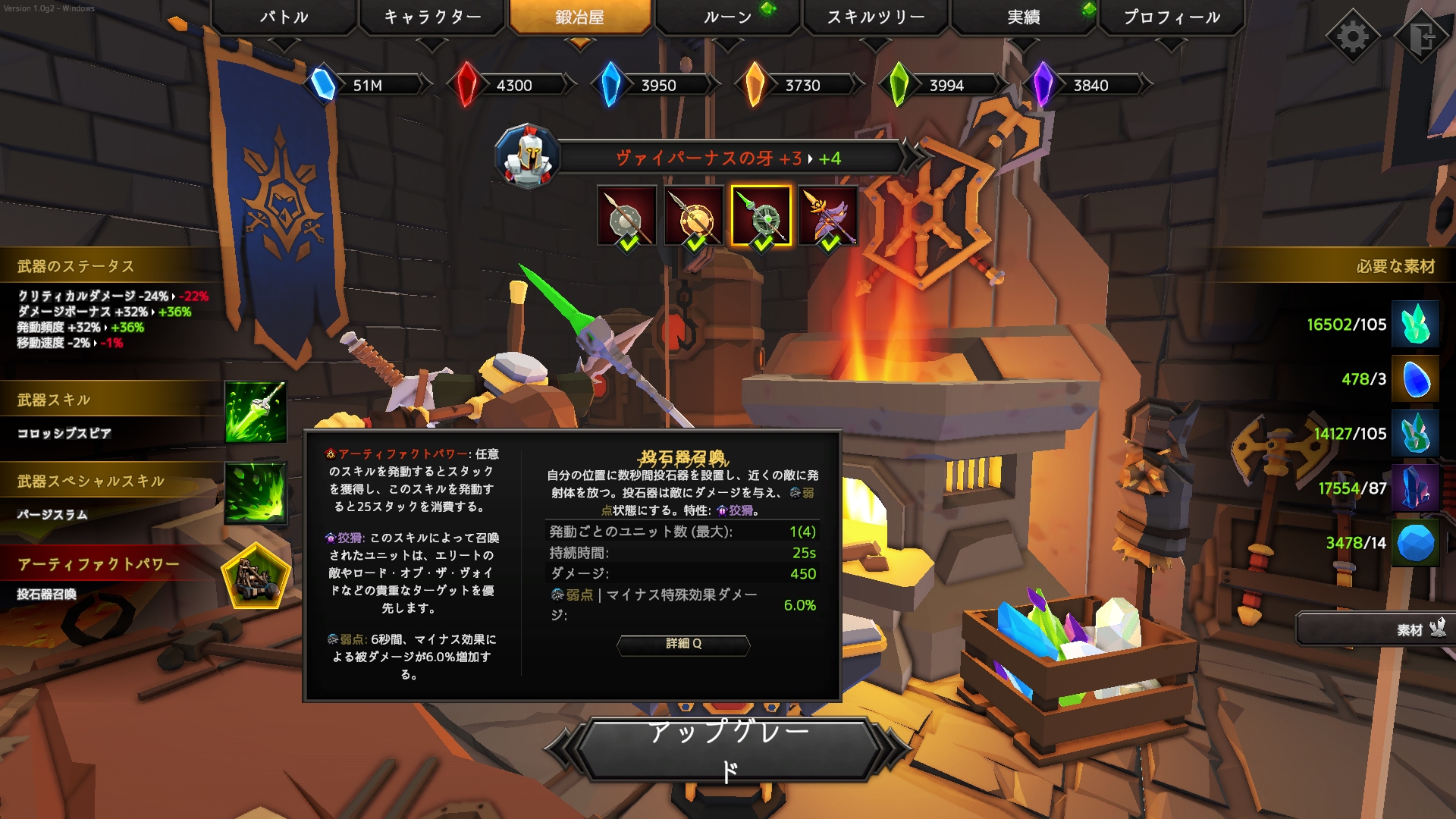Click the knight helmet character portrait
Viewport: 1456px width, 819px height.
(x=528, y=157)
